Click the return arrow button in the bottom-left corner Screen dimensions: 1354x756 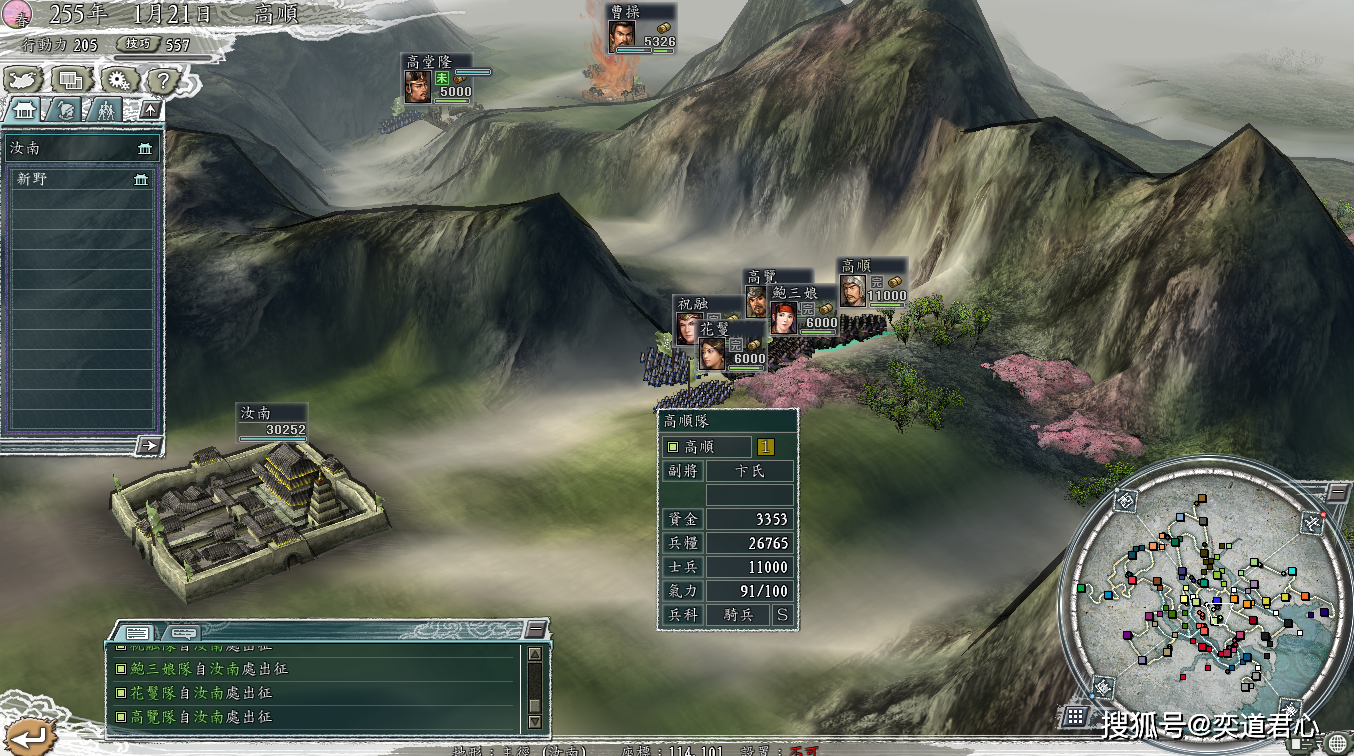click(x=26, y=737)
